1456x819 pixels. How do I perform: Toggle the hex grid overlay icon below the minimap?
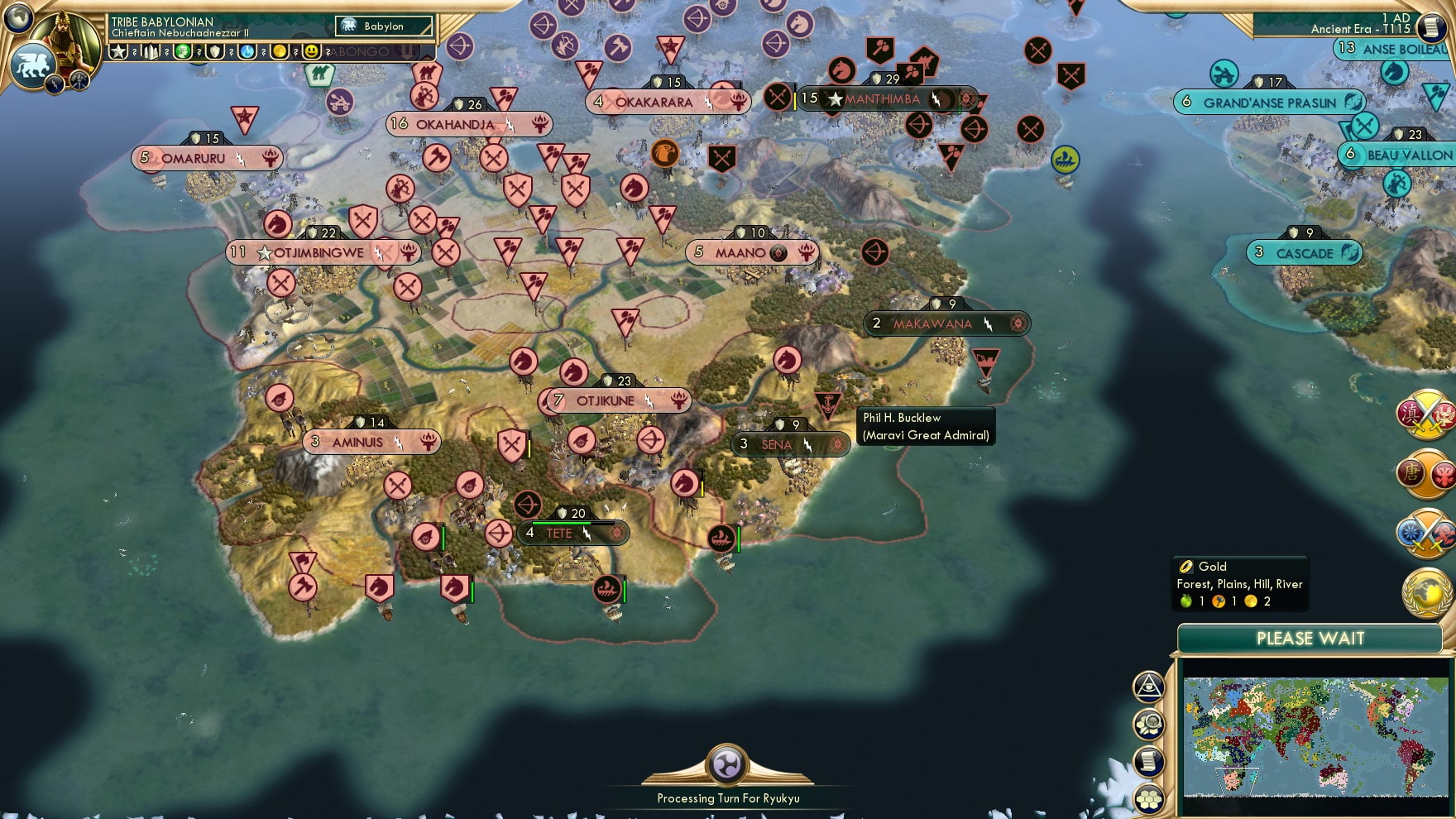(1148, 797)
